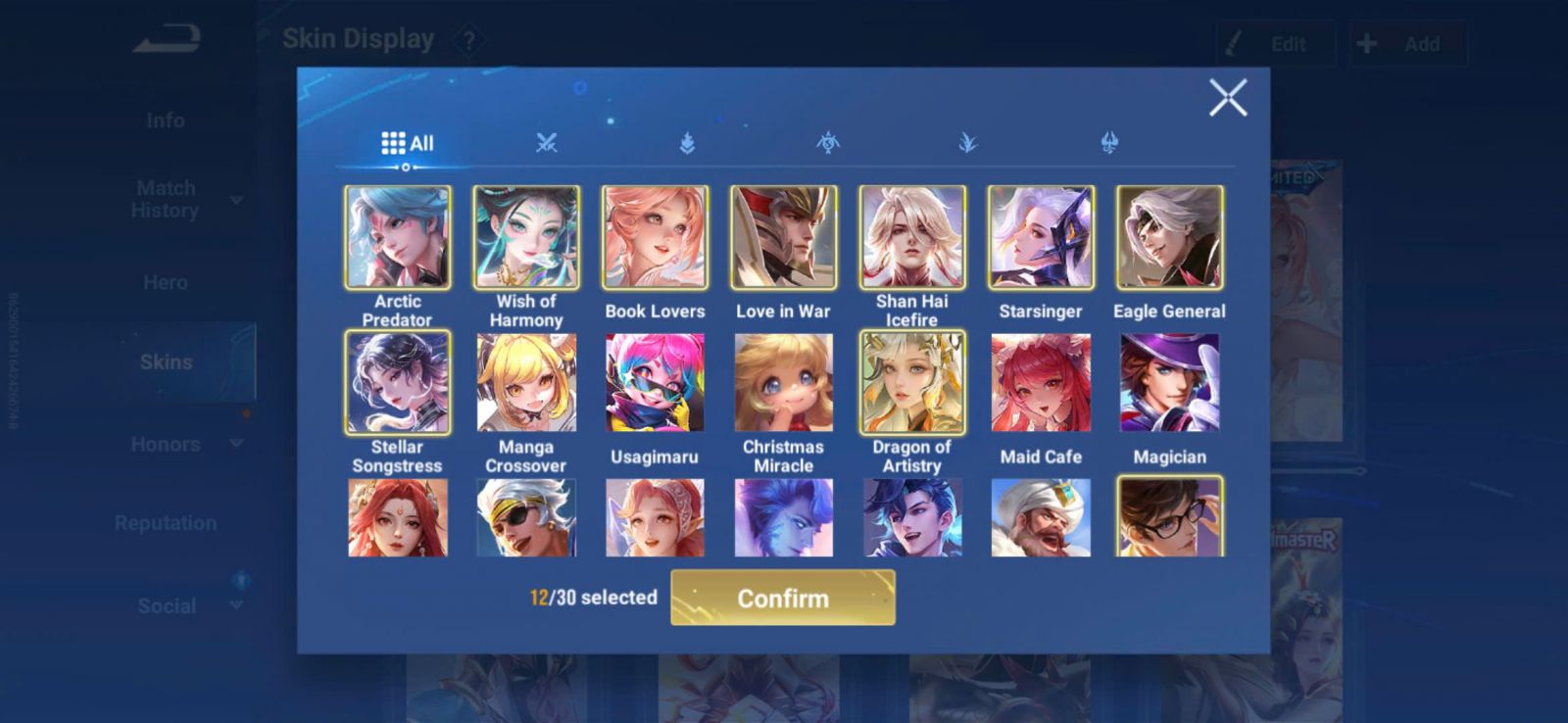This screenshot has height=723, width=1568.
Task: Switch to the All skins tab
Action: (x=407, y=143)
